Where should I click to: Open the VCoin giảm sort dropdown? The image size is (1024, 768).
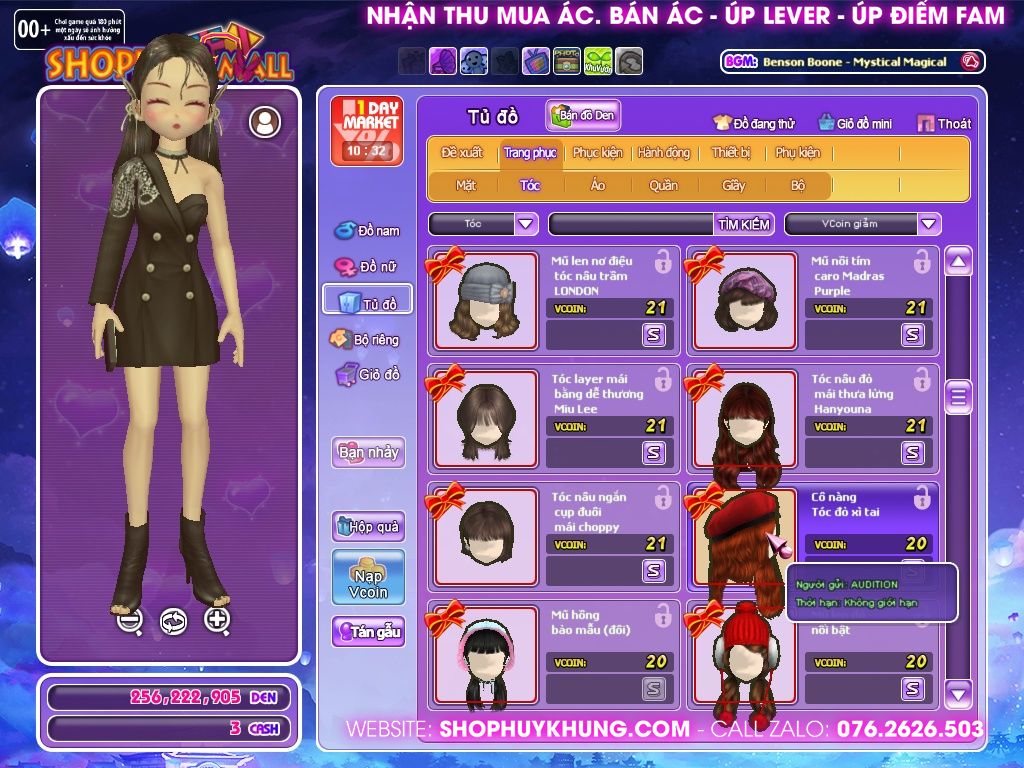pos(929,224)
